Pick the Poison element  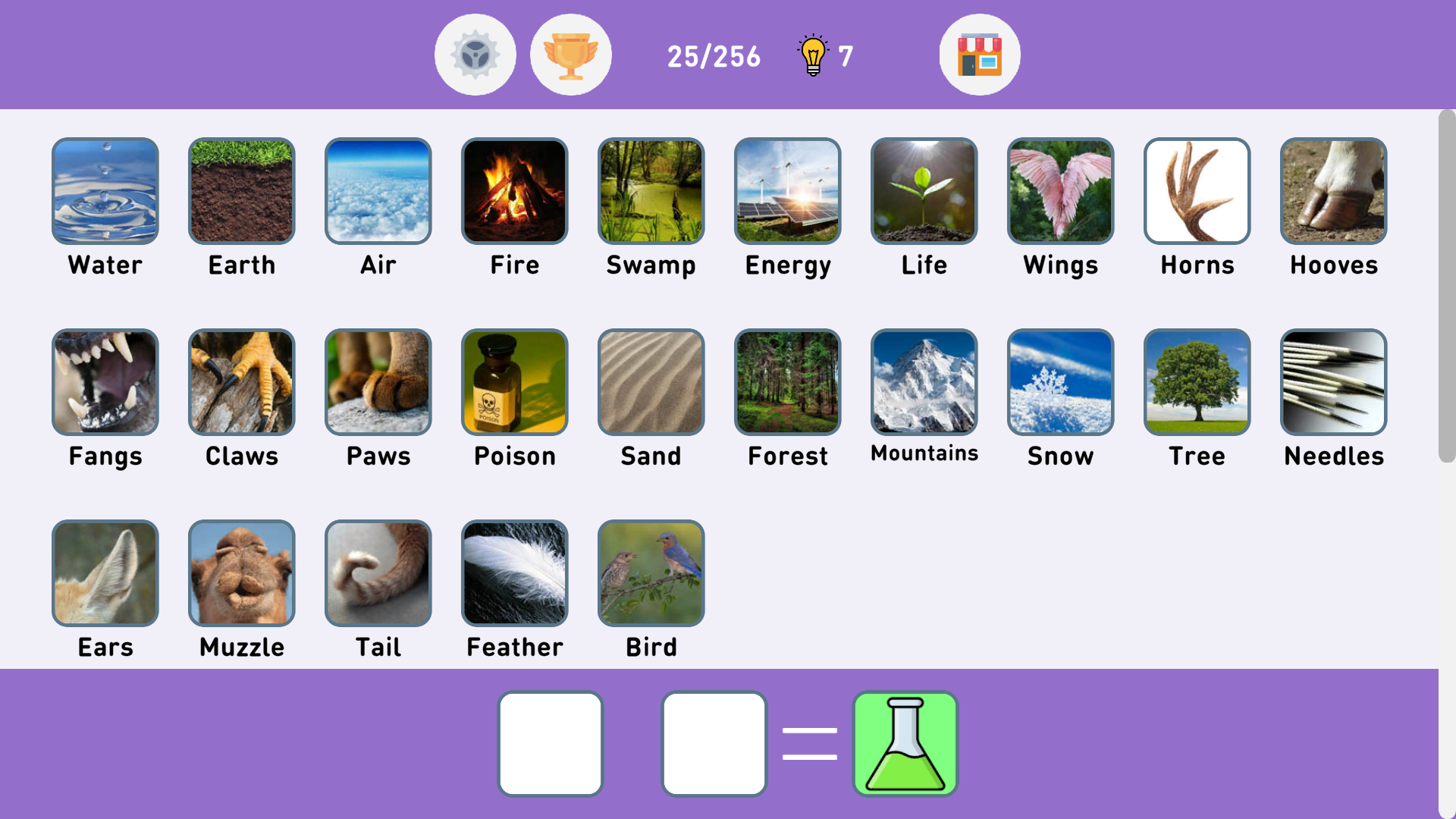514,381
